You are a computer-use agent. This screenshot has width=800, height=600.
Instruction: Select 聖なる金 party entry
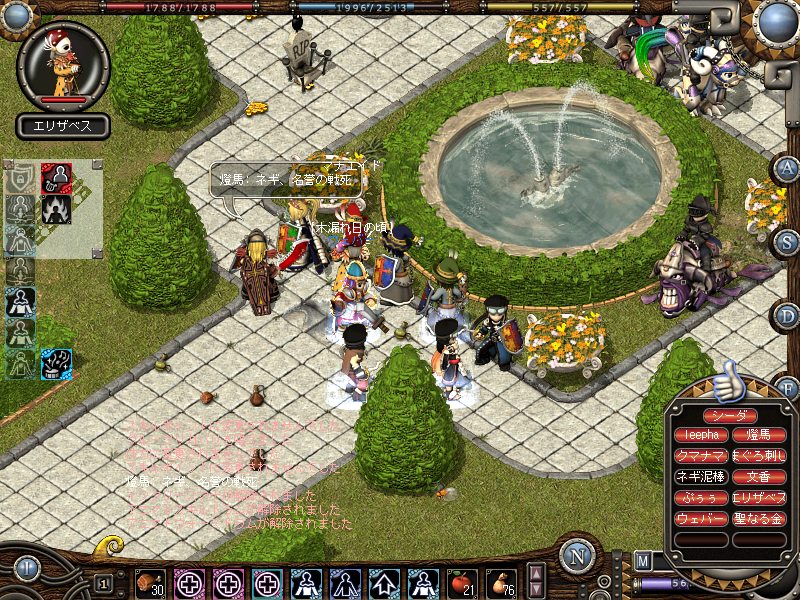tap(759, 518)
